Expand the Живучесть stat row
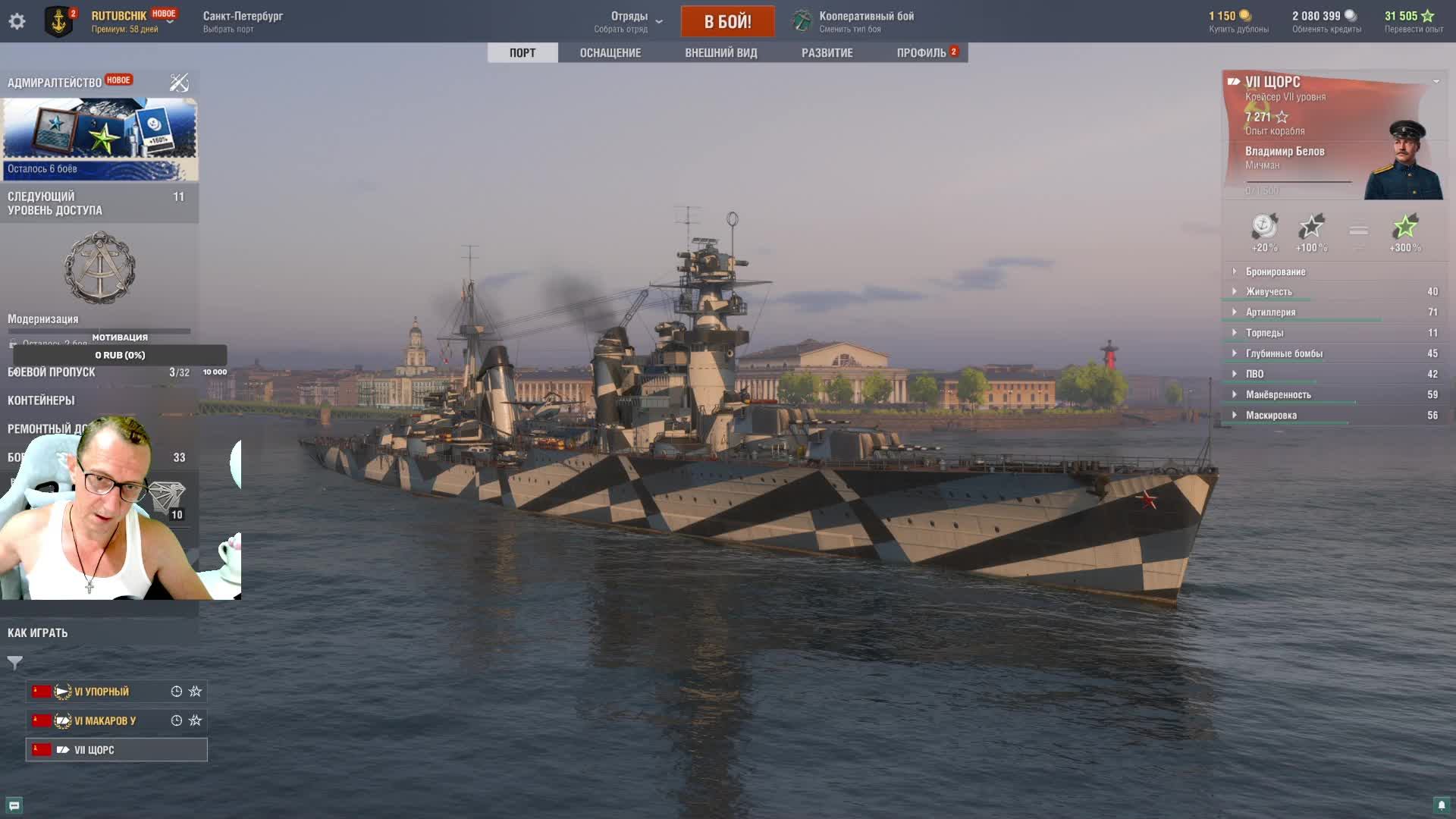 pyautogui.click(x=1269, y=292)
